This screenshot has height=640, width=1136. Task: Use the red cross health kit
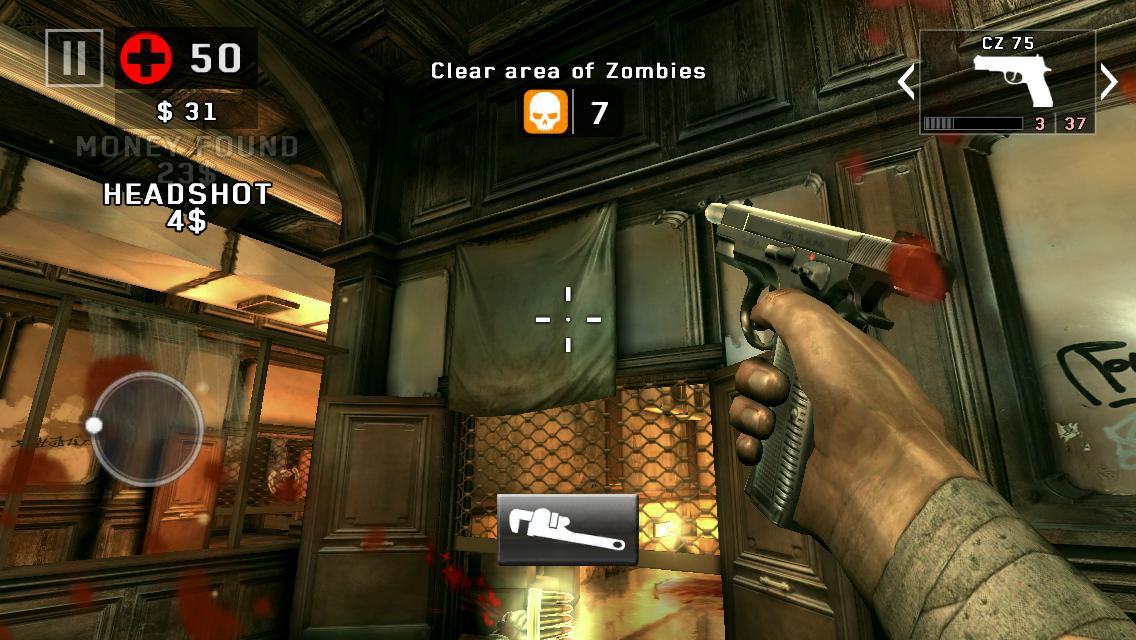click(x=146, y=58)
